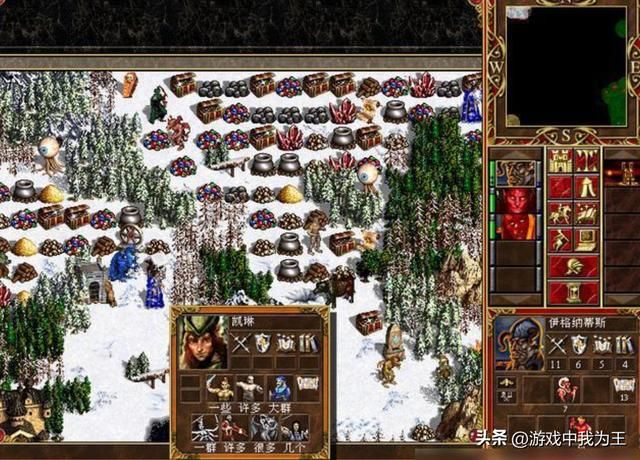Open the Kingdom Overview castle button
Screen dimensions: 640x460
tap(561, 162)
